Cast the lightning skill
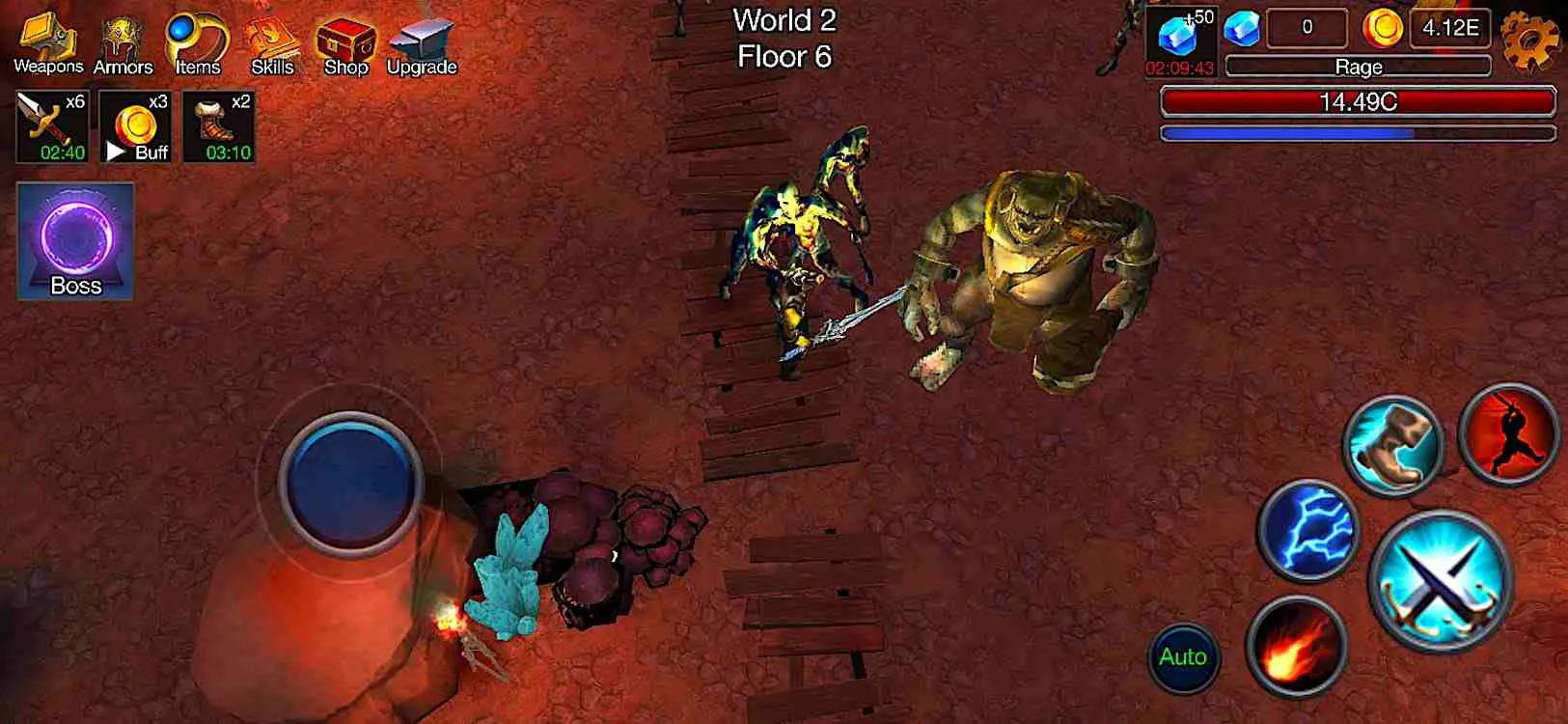This screenshot has height=724, width=1568. click(1309, 531)
